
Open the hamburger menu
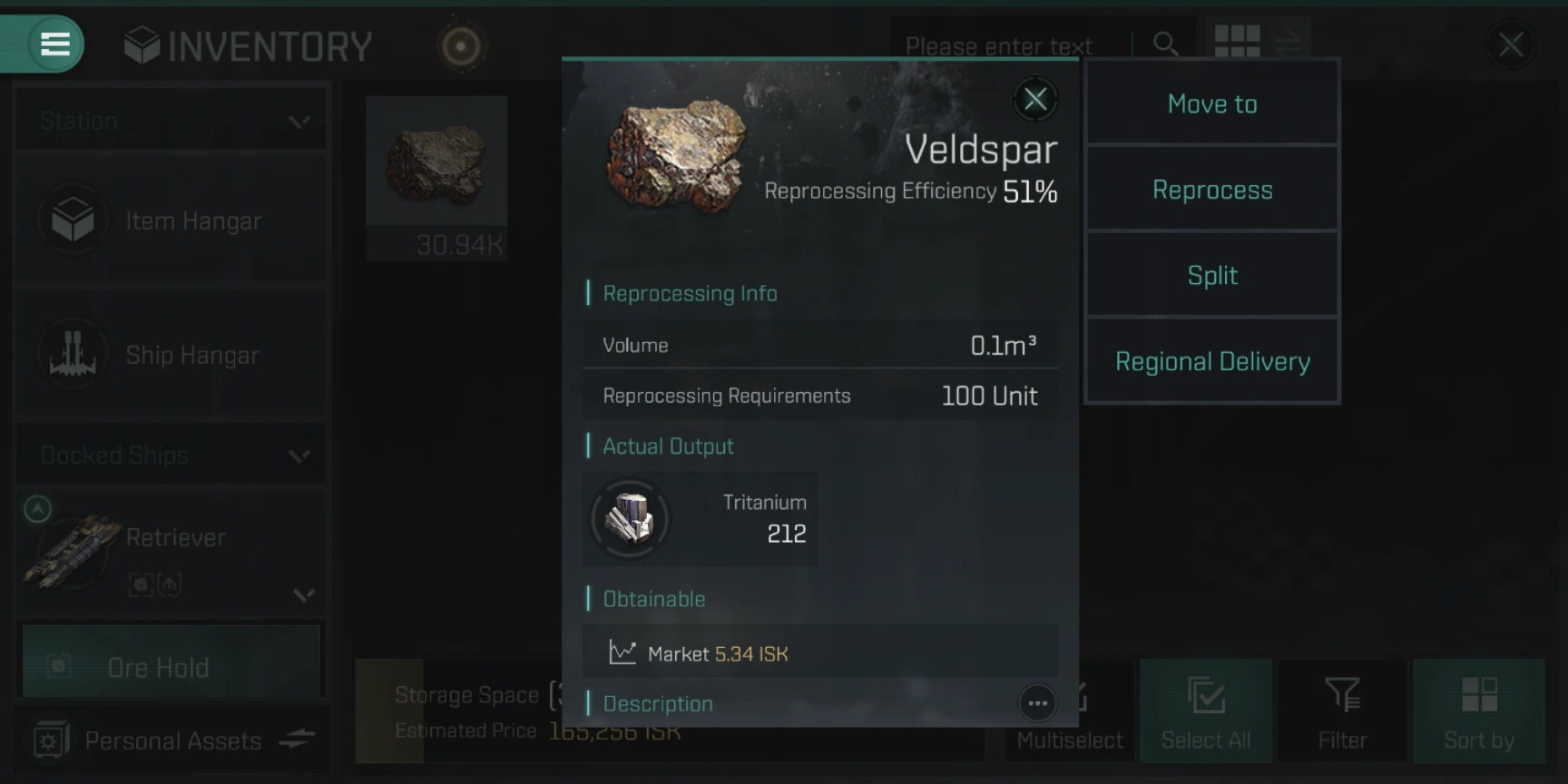point(54,44)
